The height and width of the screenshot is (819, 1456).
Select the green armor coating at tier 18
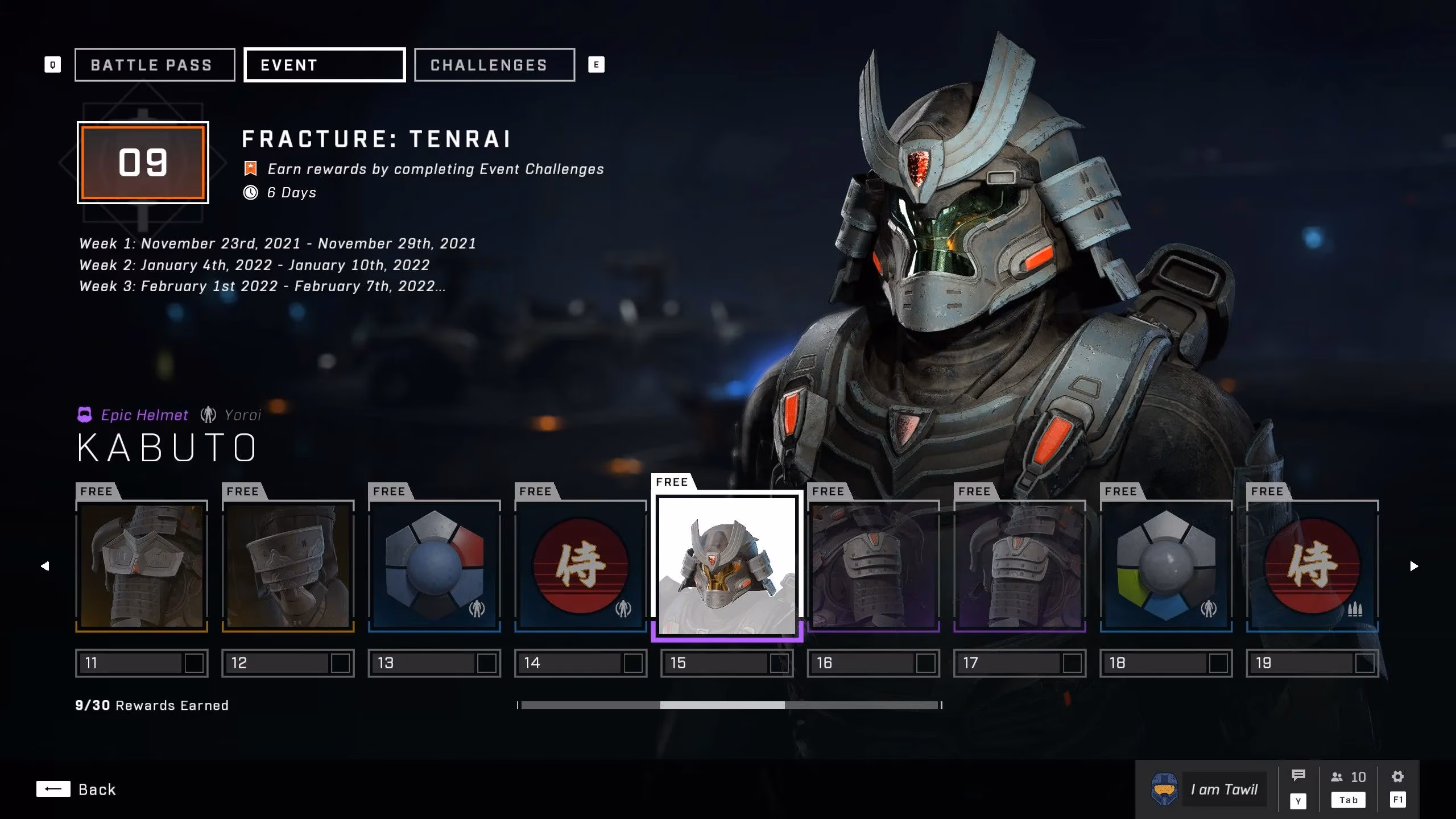(1166, 566)
